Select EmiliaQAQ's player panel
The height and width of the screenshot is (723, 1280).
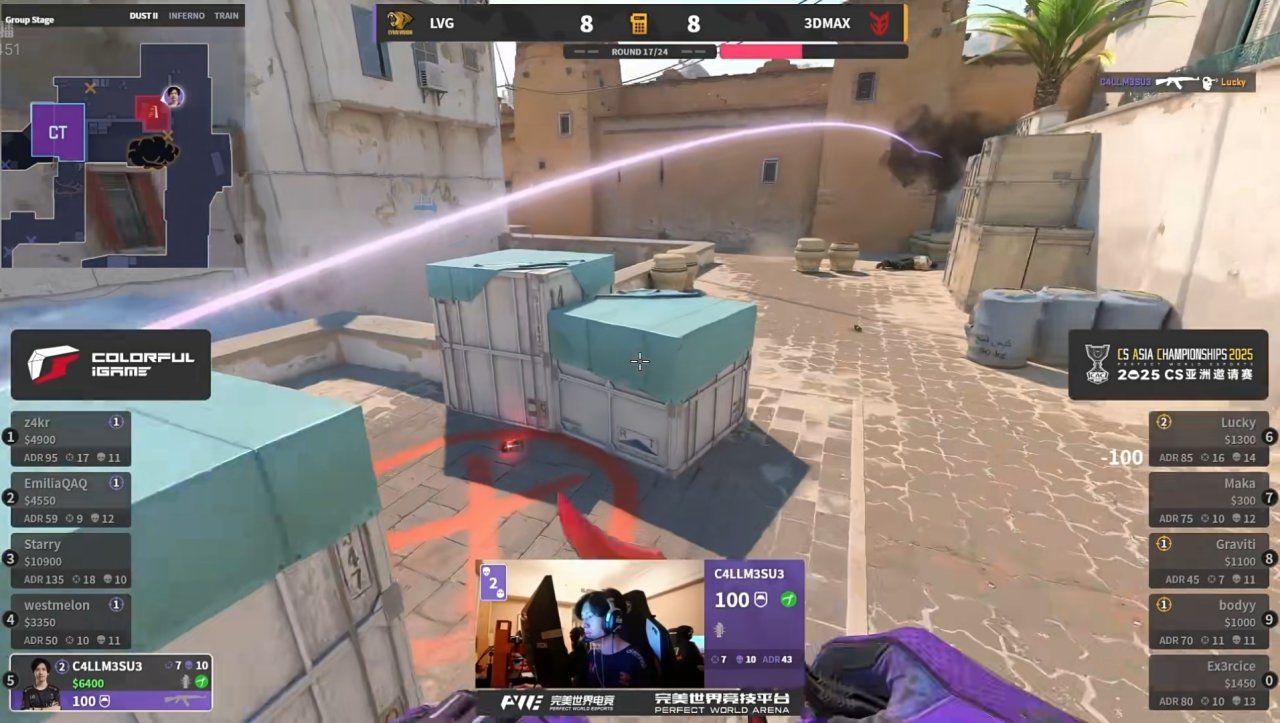point(71,500)
